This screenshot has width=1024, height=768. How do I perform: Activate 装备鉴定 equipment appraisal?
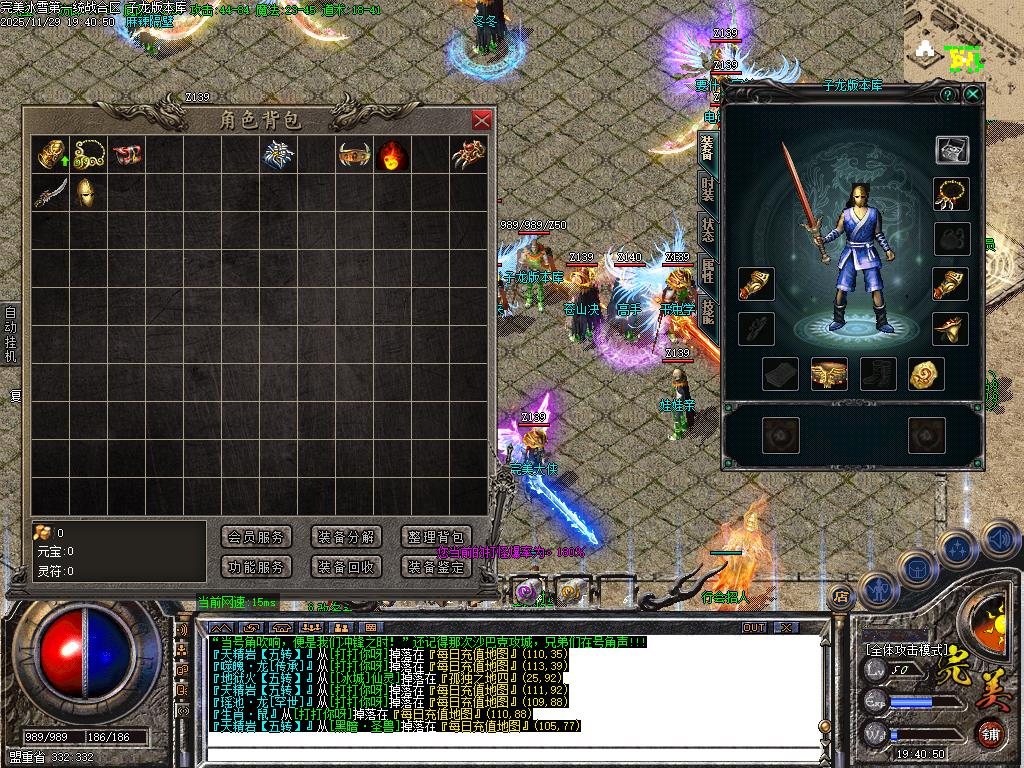tap(436, 567)
